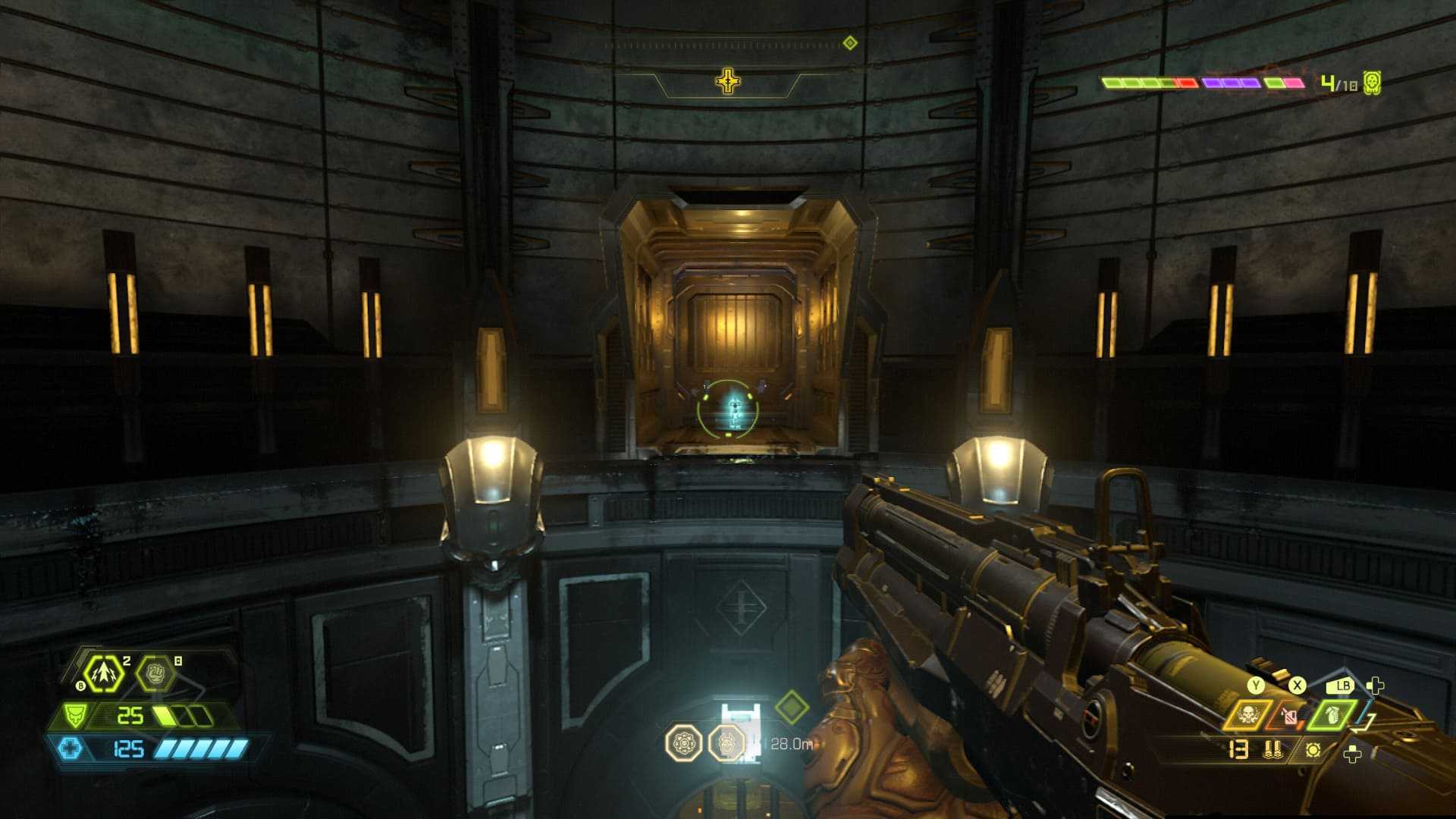The image size is (1456, 819).
Task: Choose the frag grenade equipment icon
Action: point(1332,714)
